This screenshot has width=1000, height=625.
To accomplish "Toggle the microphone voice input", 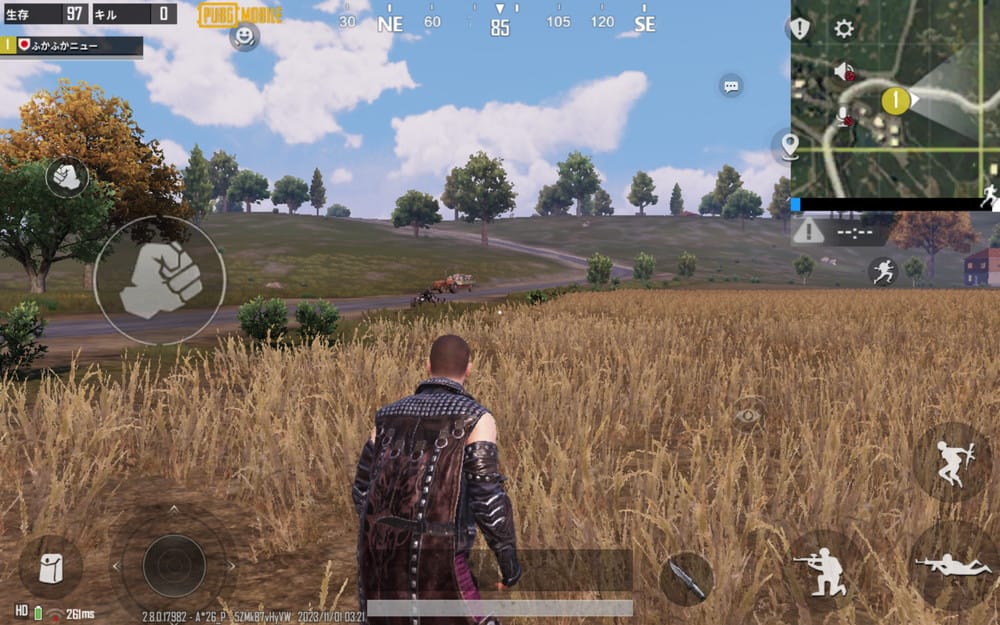I will pos(845,115).
